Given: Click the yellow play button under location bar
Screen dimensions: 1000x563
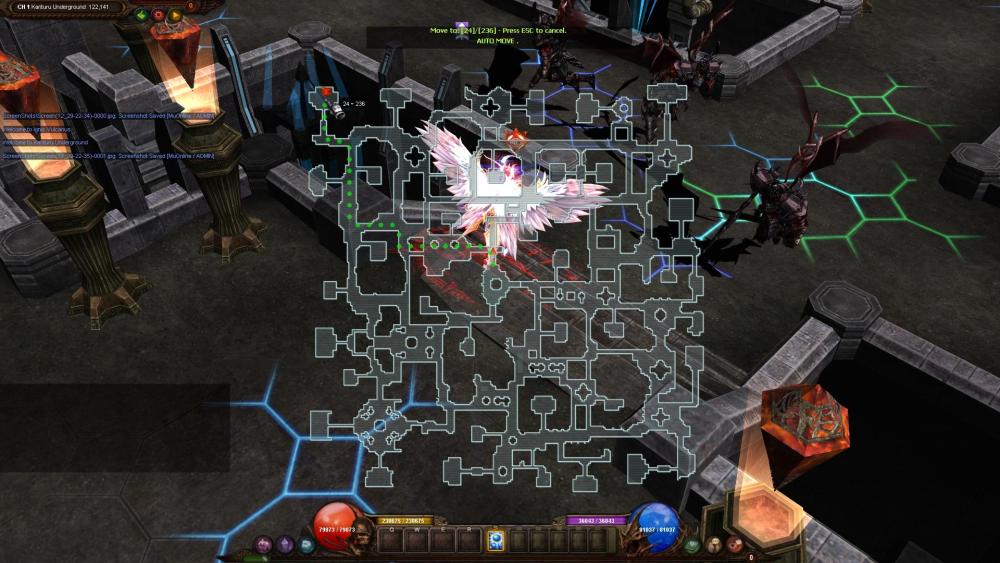Looking at the screenshot, I should (175, 16).
